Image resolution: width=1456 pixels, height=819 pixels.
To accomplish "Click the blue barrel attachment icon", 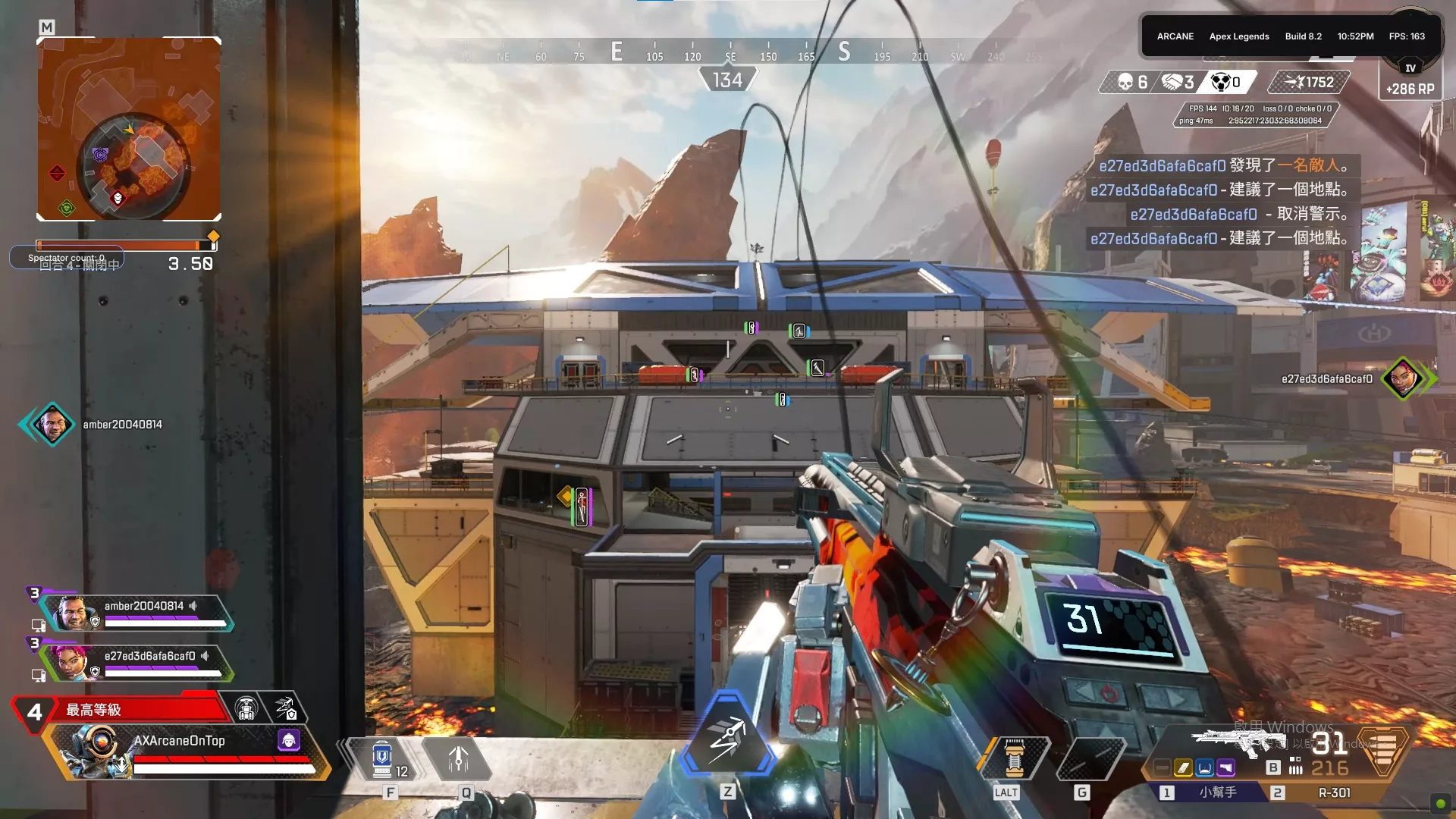I will (x=1204, y=768).
